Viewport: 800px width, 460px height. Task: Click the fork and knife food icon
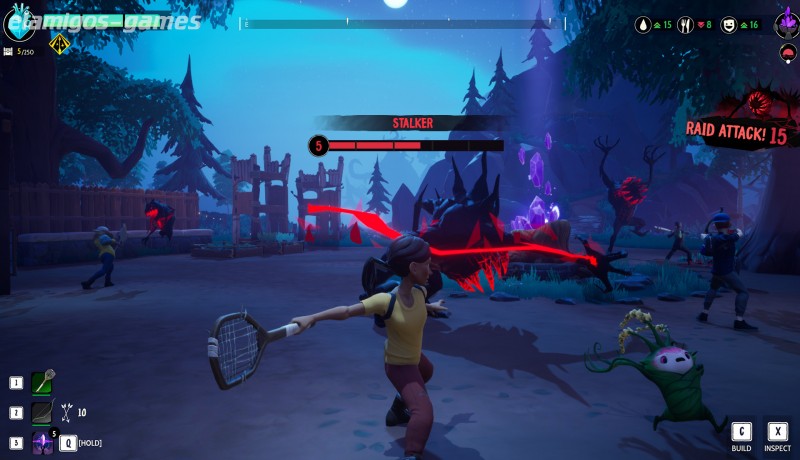(x=686, y=24)
